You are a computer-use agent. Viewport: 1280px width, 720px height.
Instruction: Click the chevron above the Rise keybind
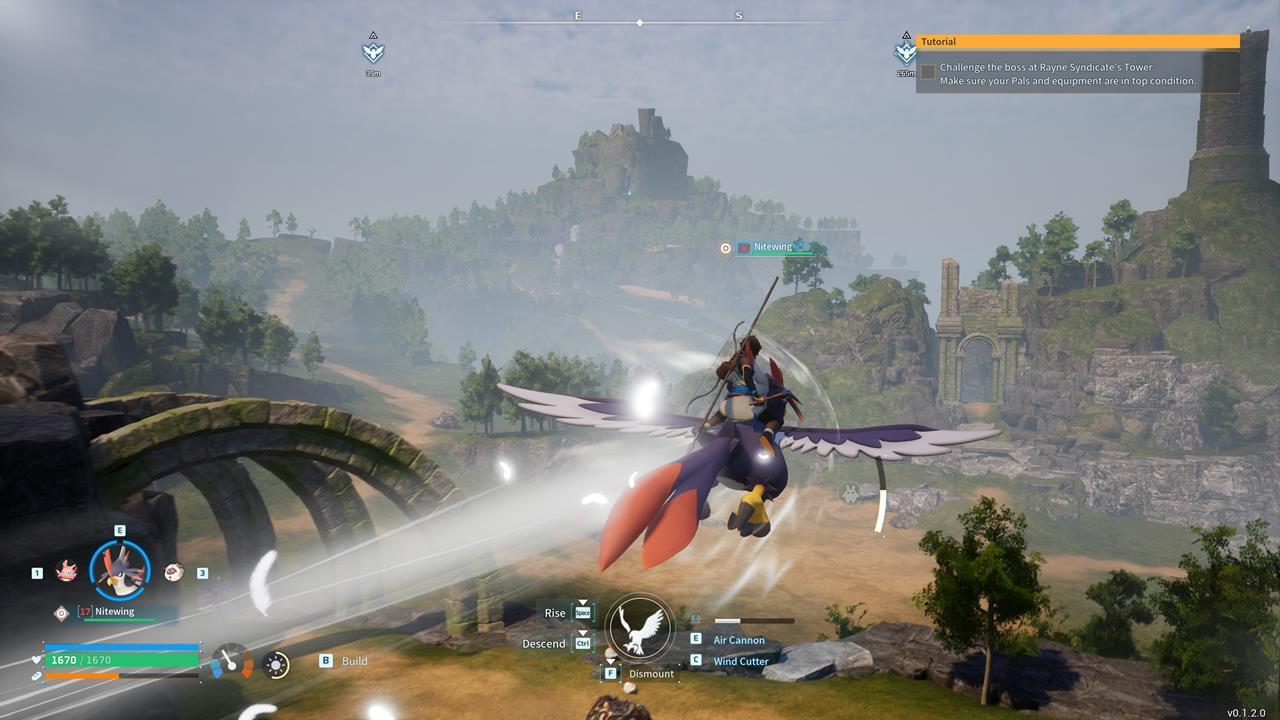click(x=582, y=602)
